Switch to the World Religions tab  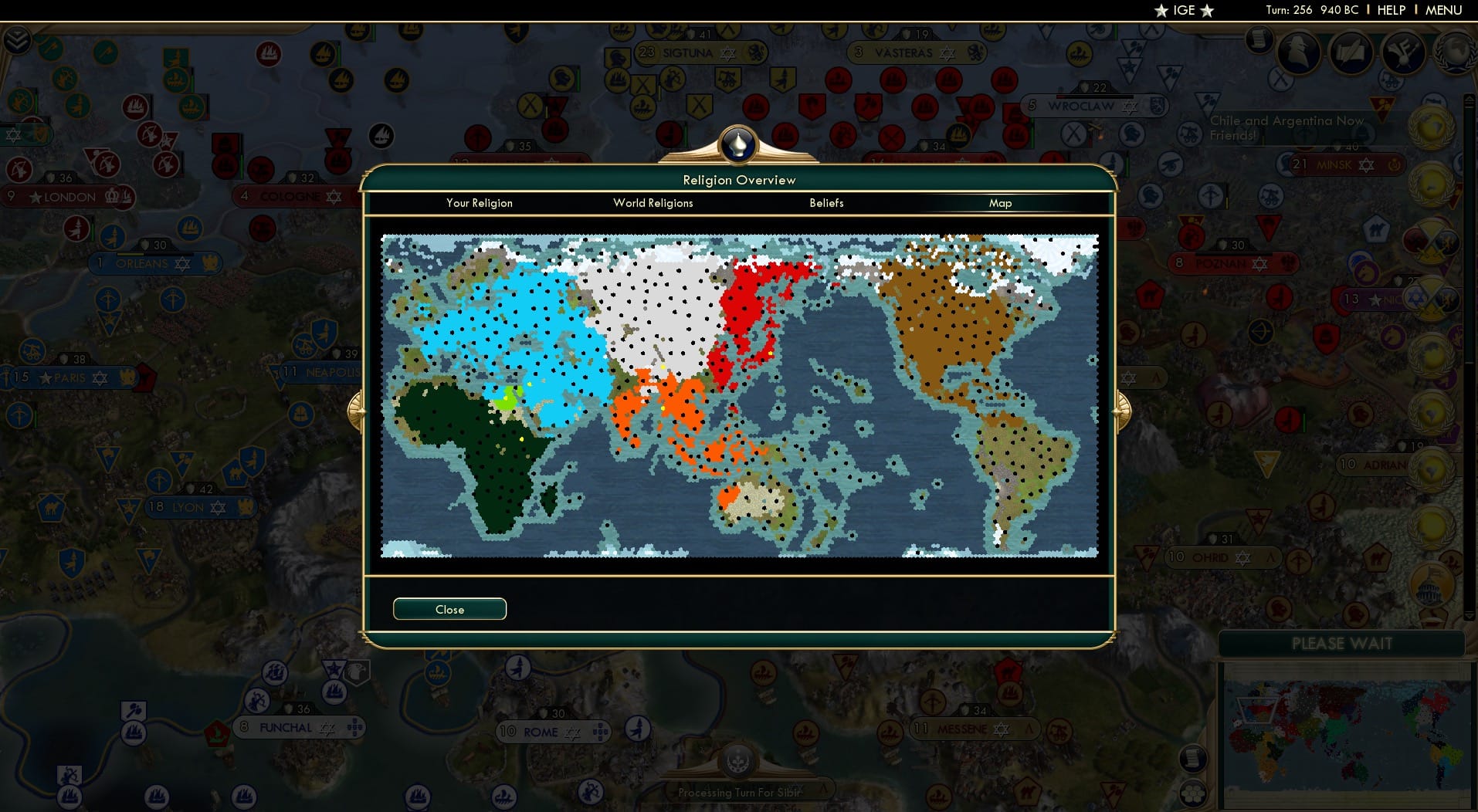pos(653,203)
